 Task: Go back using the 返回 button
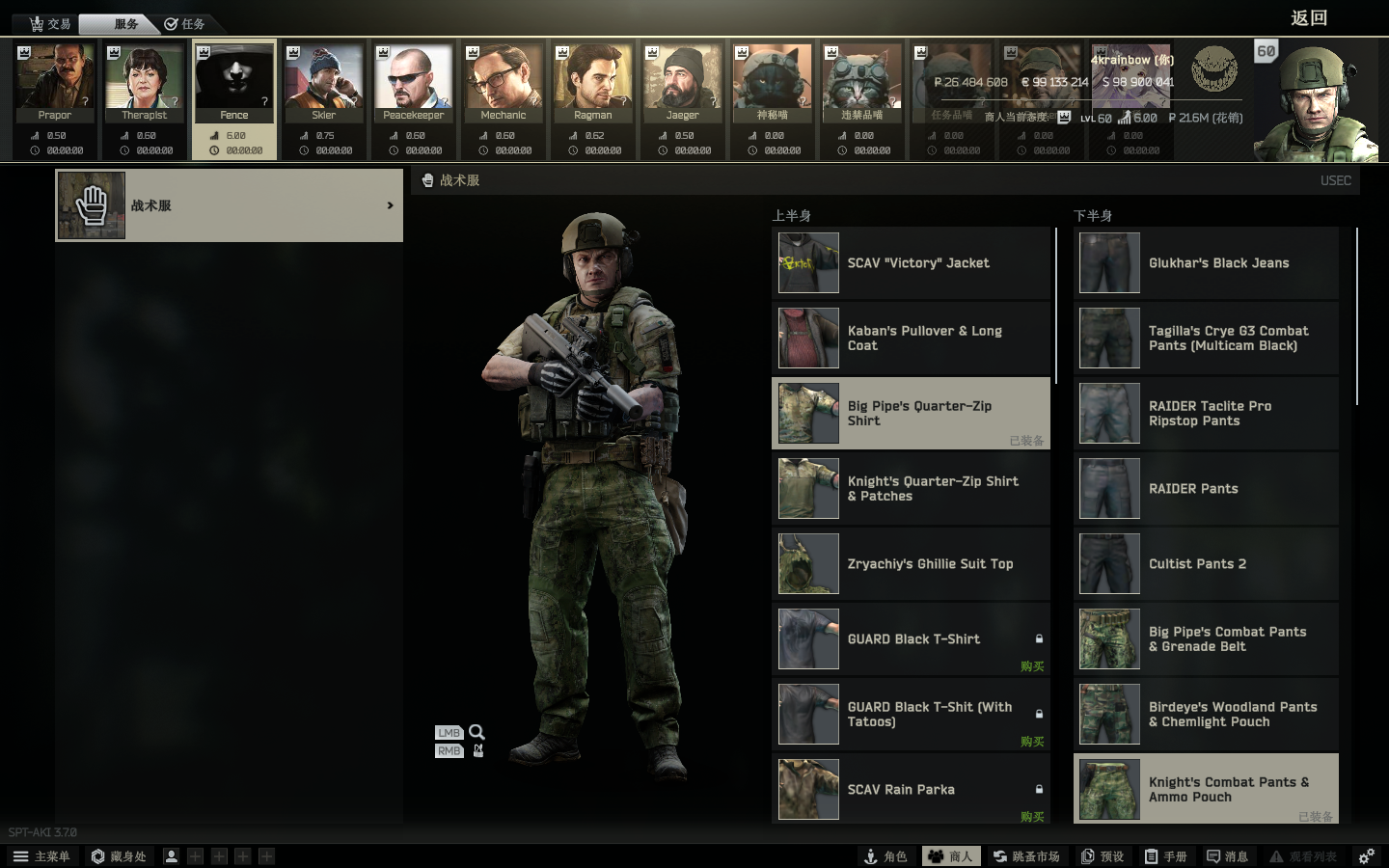[1309, 18]
